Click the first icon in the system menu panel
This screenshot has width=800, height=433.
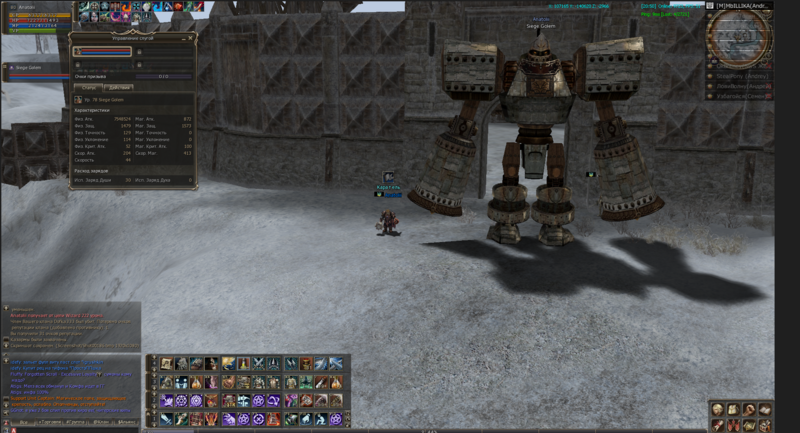[718, 410]
